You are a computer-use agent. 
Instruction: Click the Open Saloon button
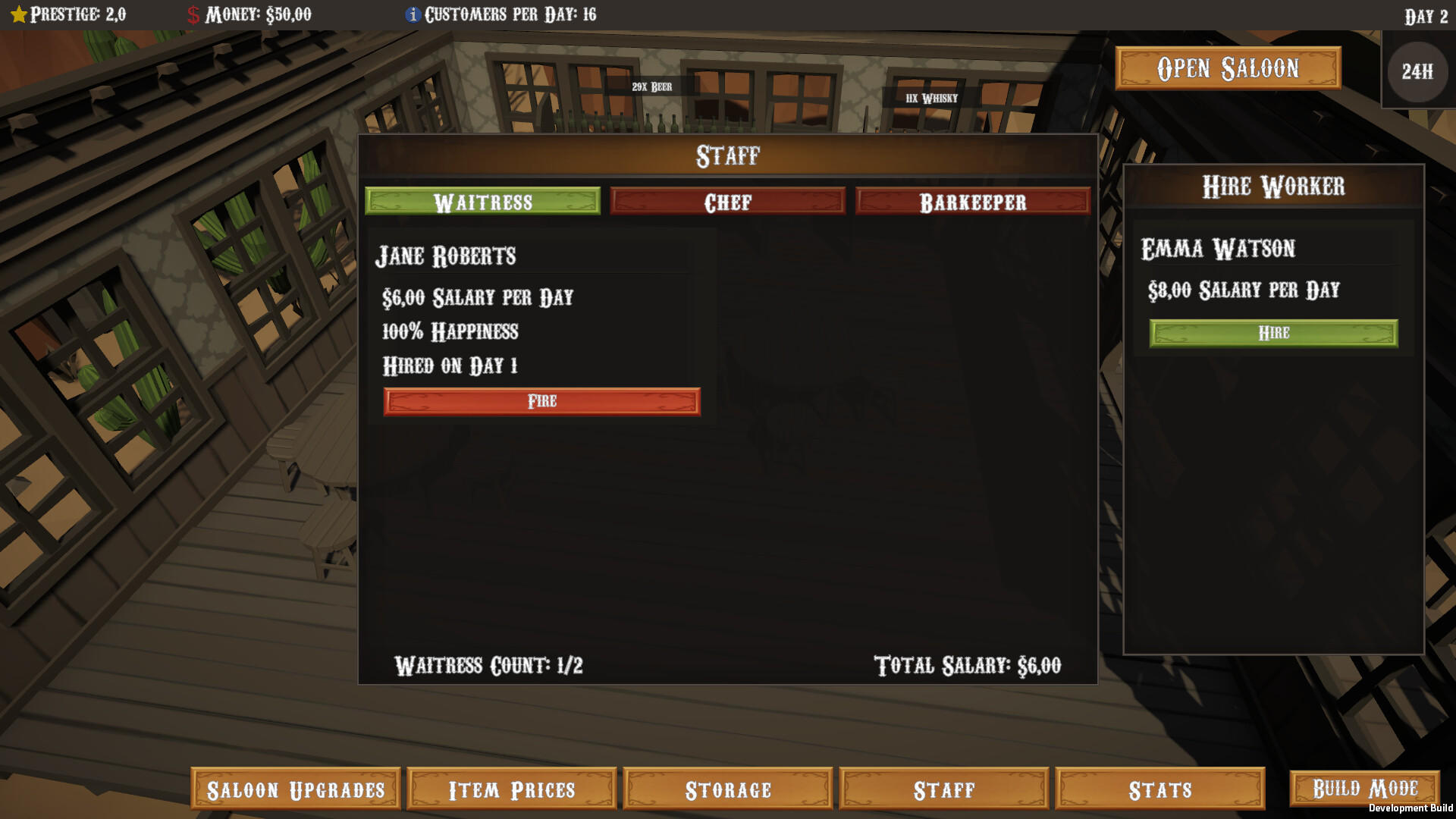(1227, 67)
